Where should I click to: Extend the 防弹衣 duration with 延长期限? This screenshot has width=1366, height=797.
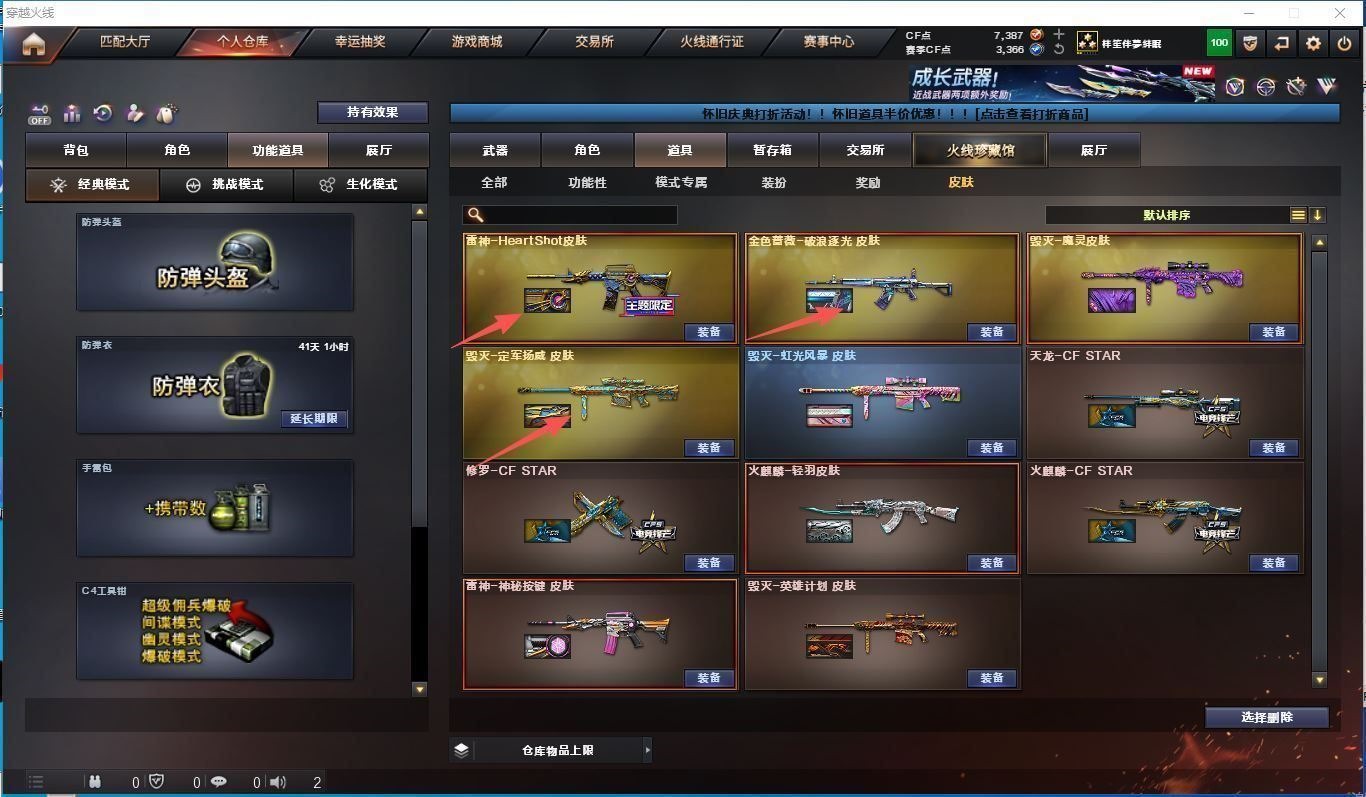click(314, 419)
